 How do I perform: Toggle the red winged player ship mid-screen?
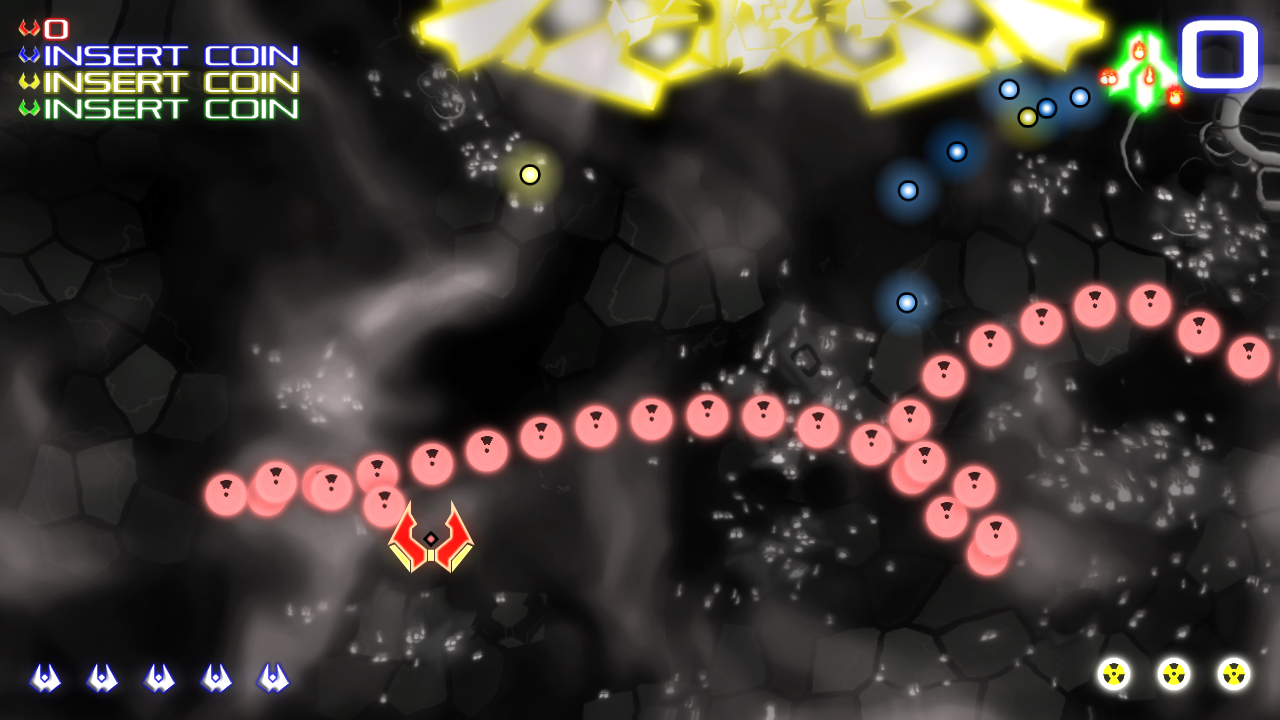click(x=432, y=540)
